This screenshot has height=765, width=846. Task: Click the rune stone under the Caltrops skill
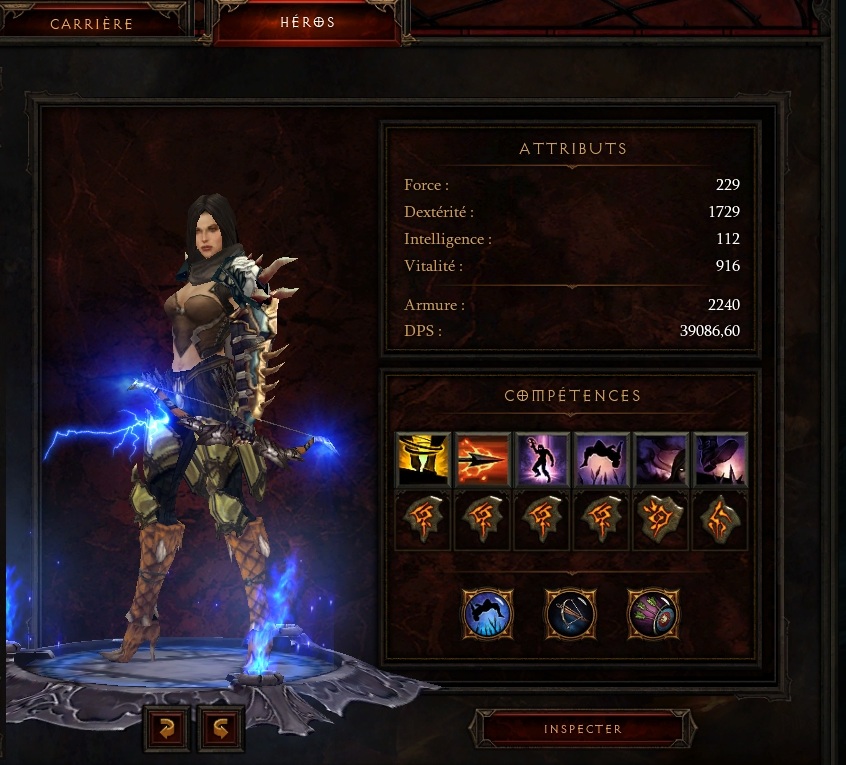[x=720, y=520]
